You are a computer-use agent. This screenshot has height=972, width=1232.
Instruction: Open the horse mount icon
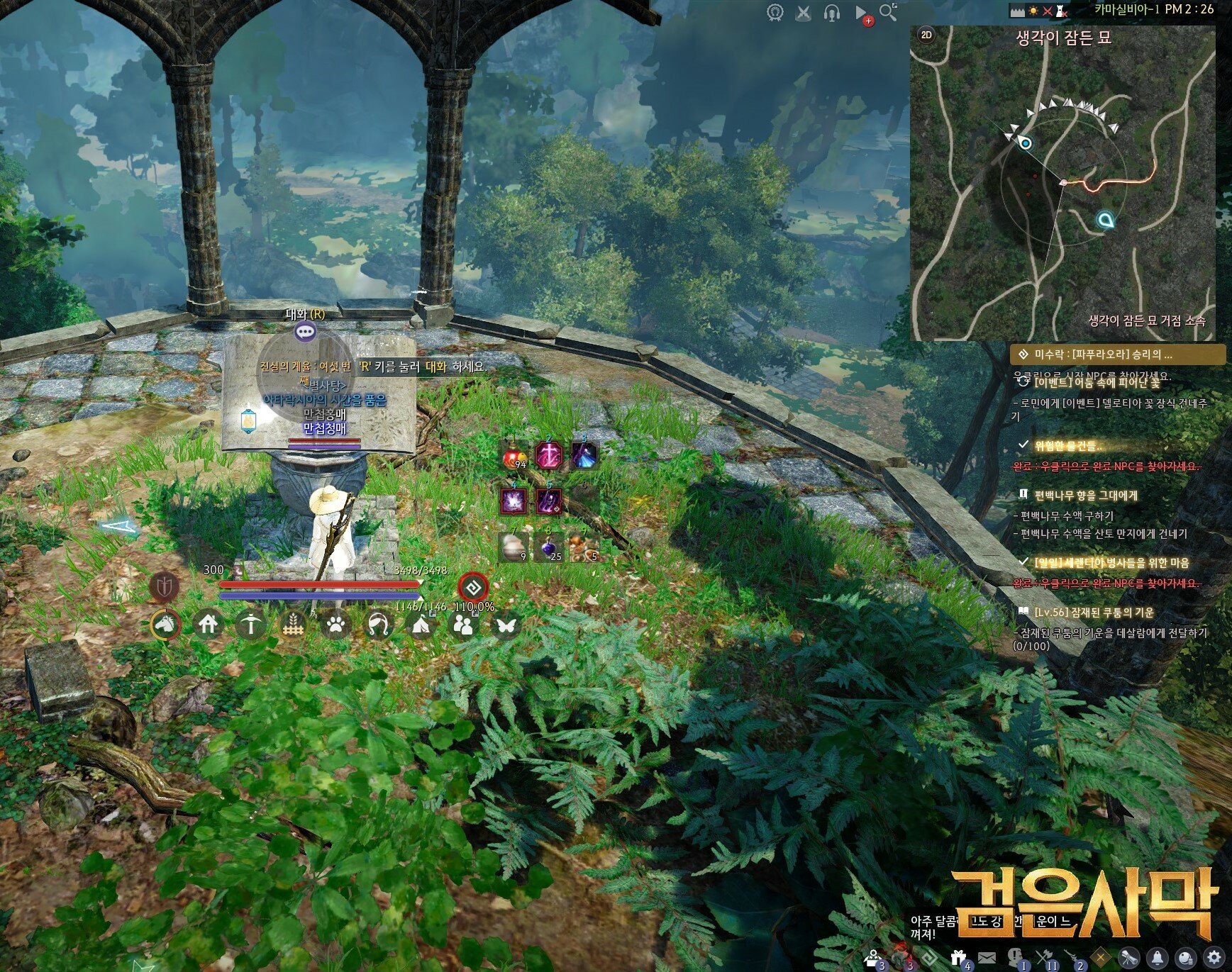click(166, 625)
